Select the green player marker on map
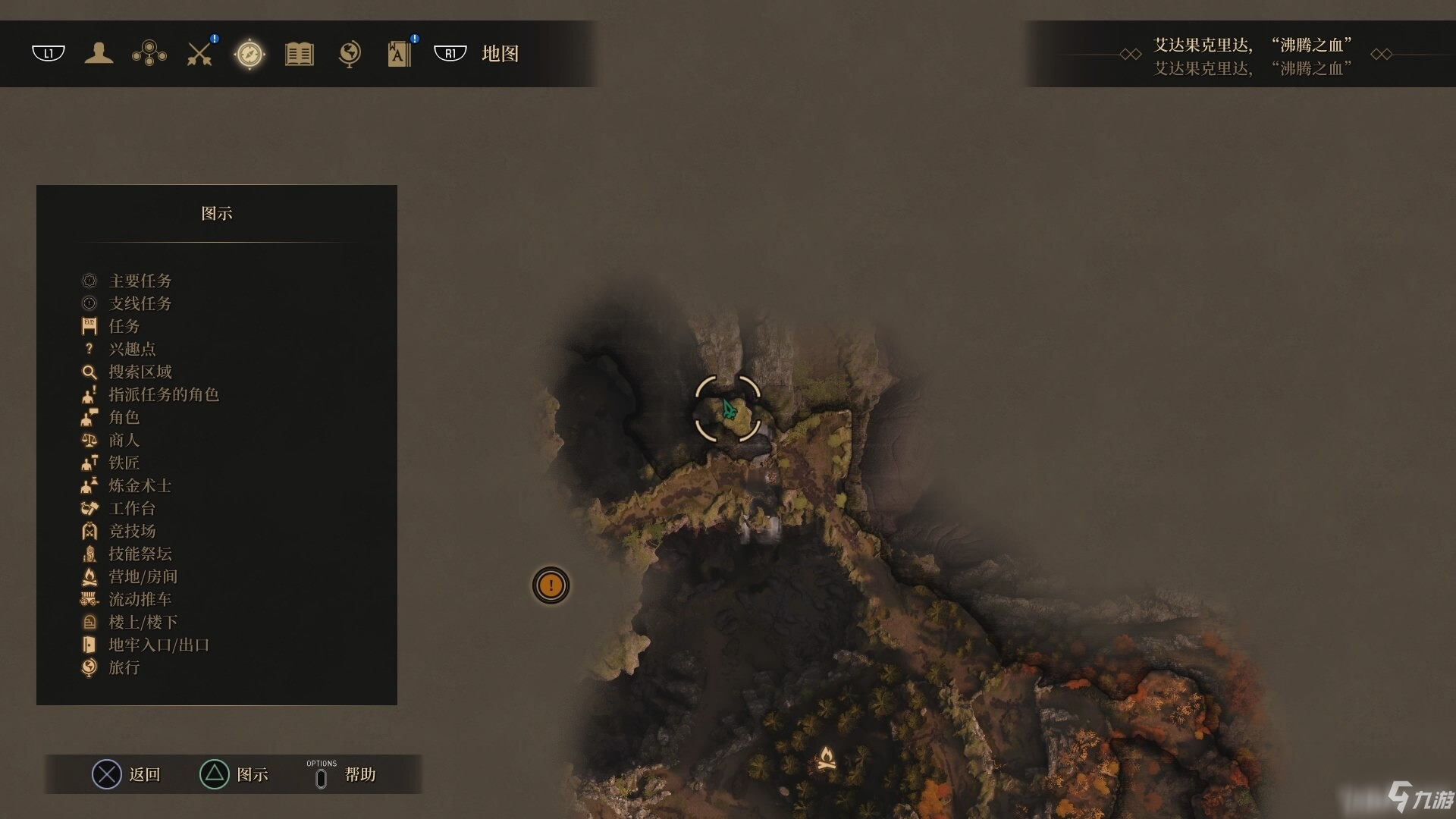Image resolution: width=1456 pixels, height=819 pixels. pyautogui.click(x=729, y=409)
